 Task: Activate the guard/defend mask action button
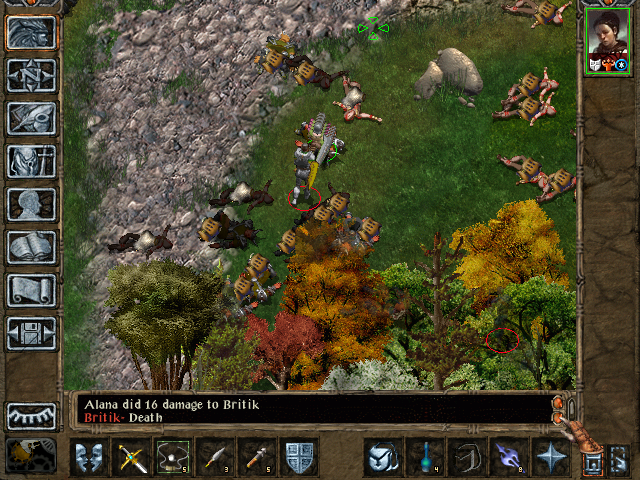[x=87, y=457]
